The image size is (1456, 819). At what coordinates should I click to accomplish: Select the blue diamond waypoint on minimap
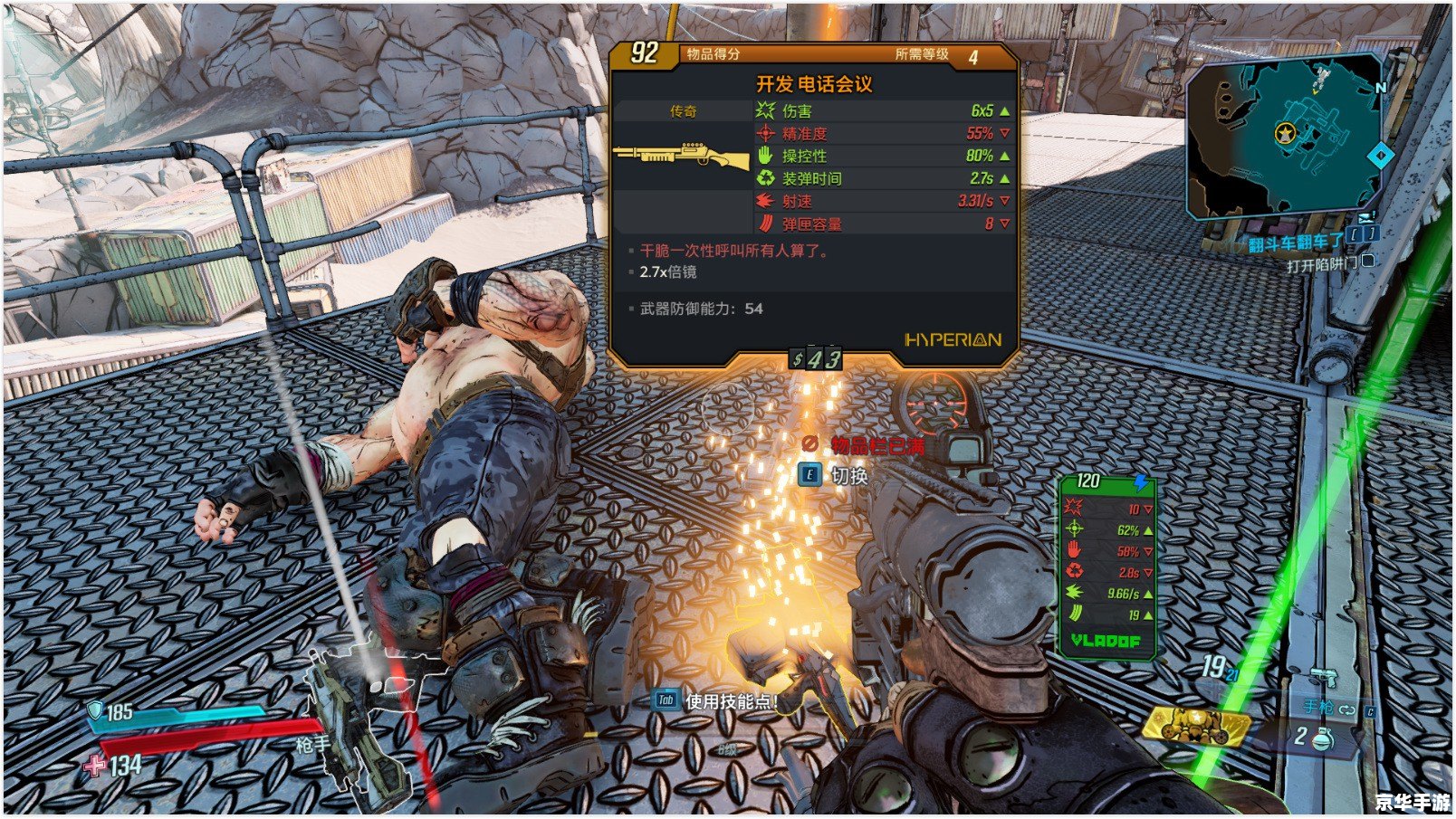point(1380,157)
